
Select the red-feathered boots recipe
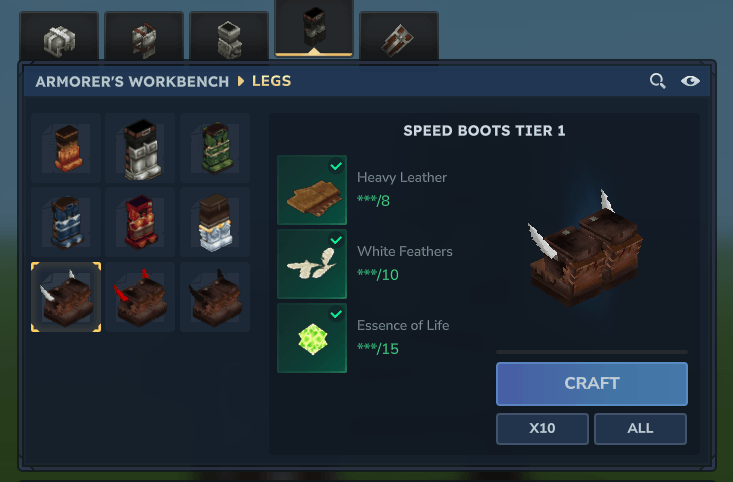140,297
